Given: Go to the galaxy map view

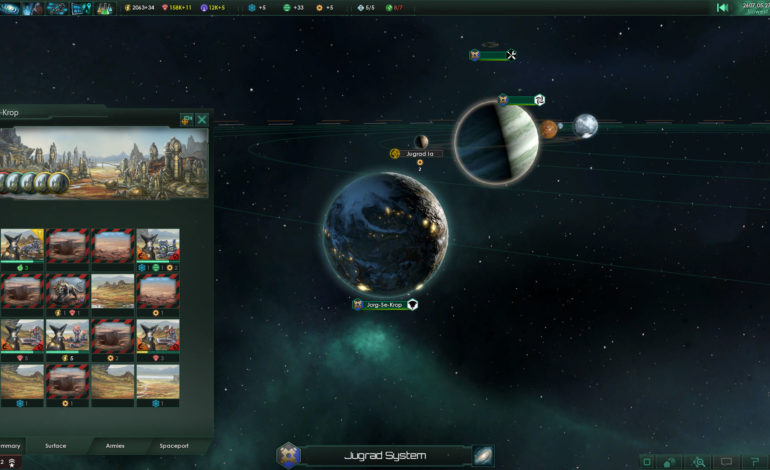Looking at the screenshot, I should (483, 455).
